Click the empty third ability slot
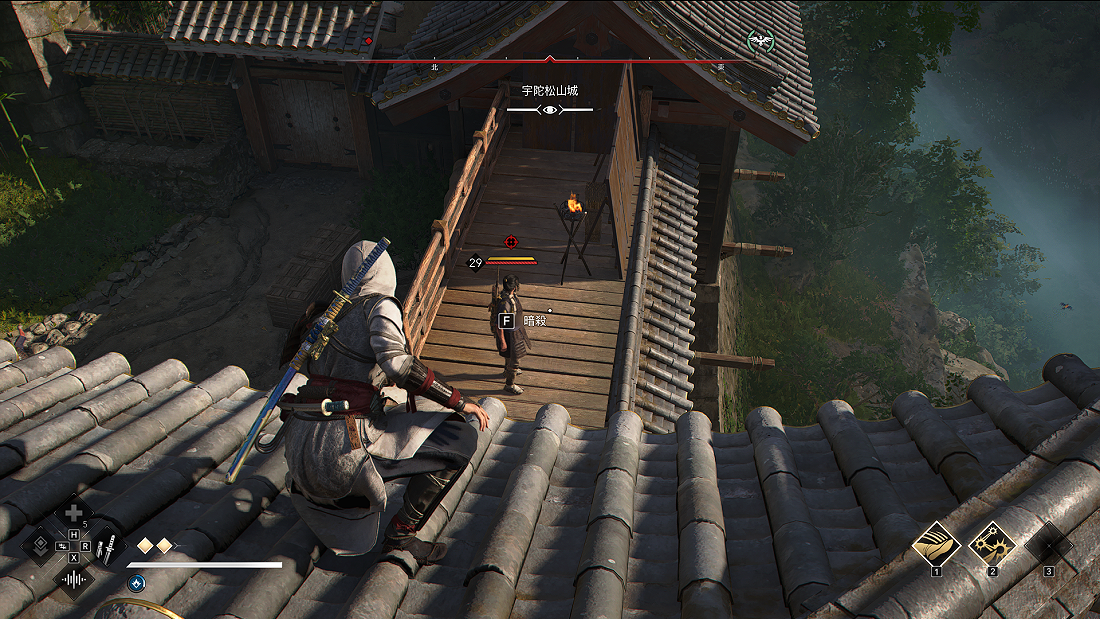 [x=1048, y=544]
